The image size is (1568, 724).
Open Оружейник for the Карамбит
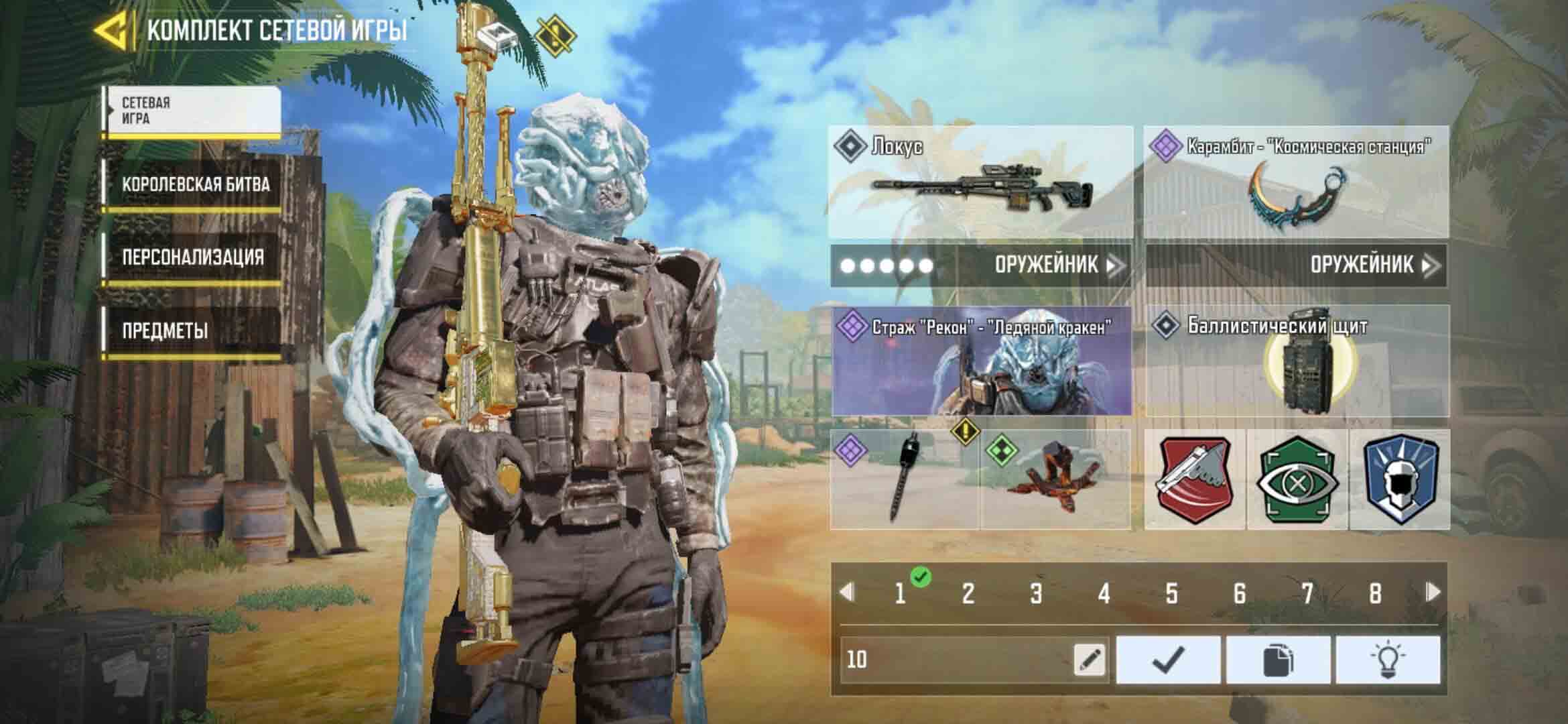(x=1371, y=265)
